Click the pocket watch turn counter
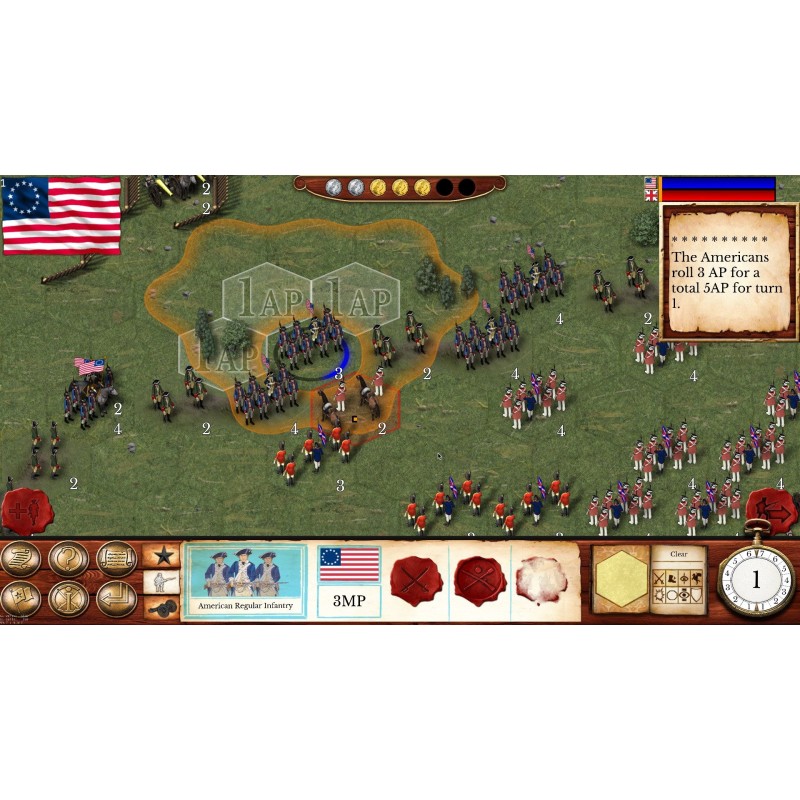 756,580
